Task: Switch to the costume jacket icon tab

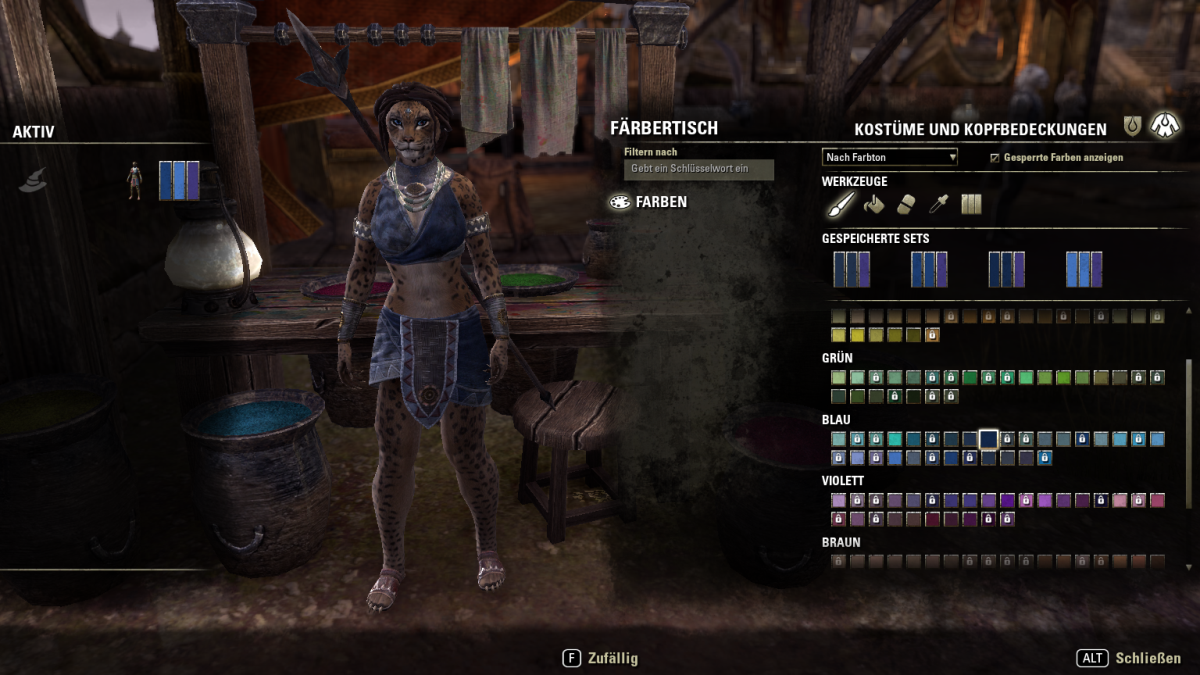Action: pyautogui.click(x=1164, y=125)
